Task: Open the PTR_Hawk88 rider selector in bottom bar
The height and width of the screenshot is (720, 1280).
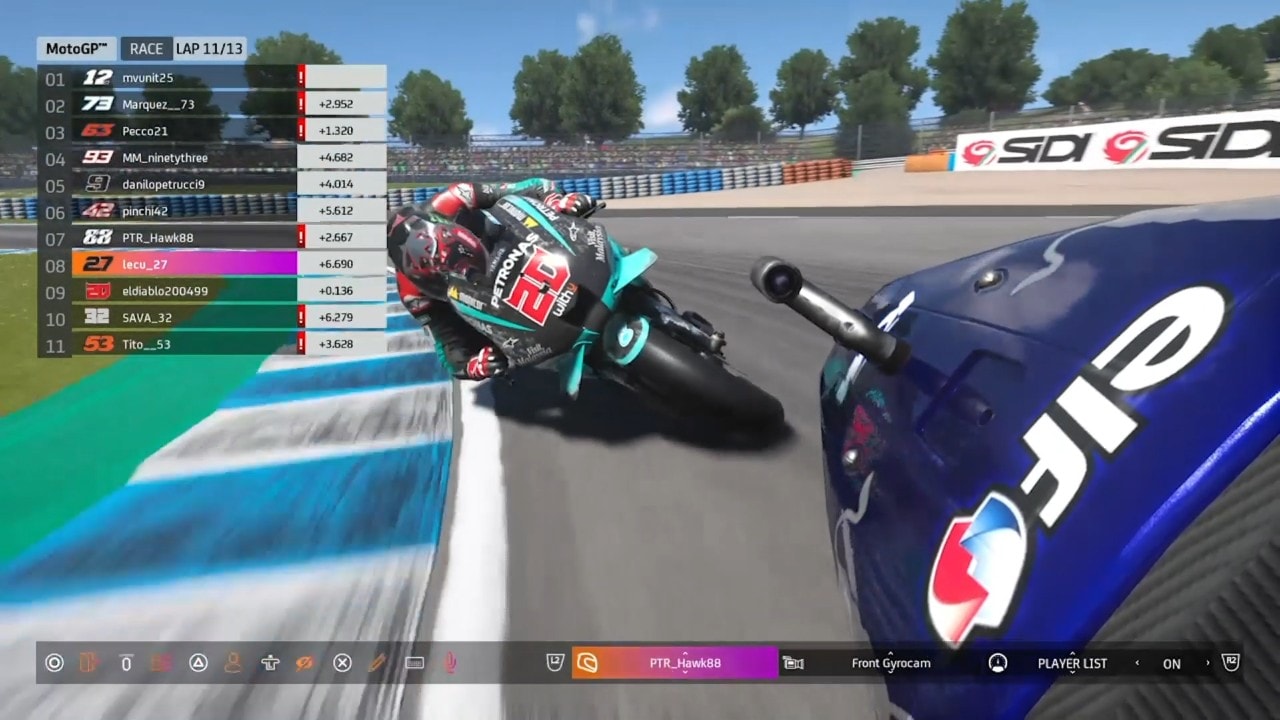Action: 685,663
